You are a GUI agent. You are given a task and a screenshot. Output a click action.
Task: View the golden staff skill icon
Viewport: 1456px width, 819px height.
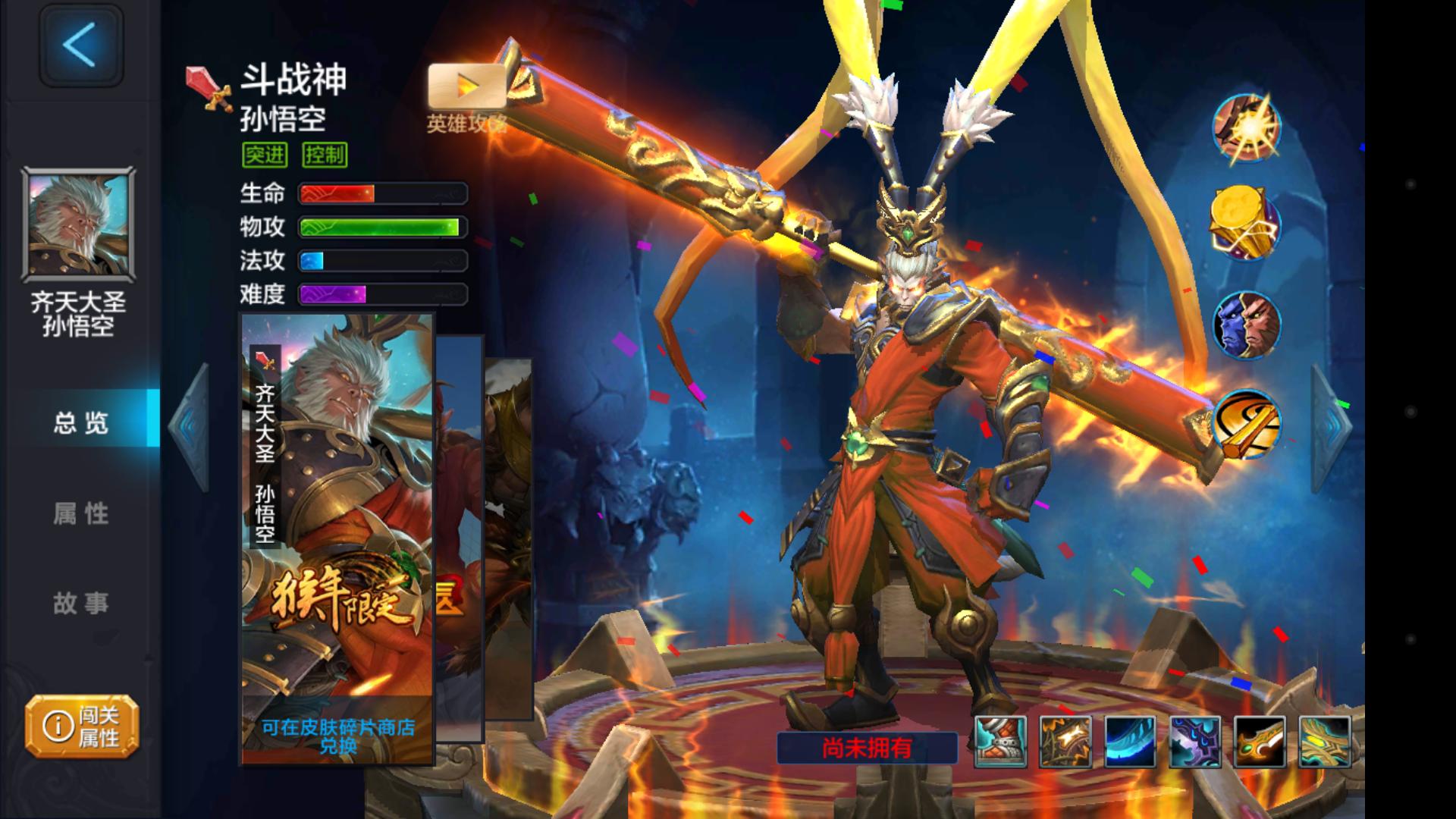[1246, 224]
